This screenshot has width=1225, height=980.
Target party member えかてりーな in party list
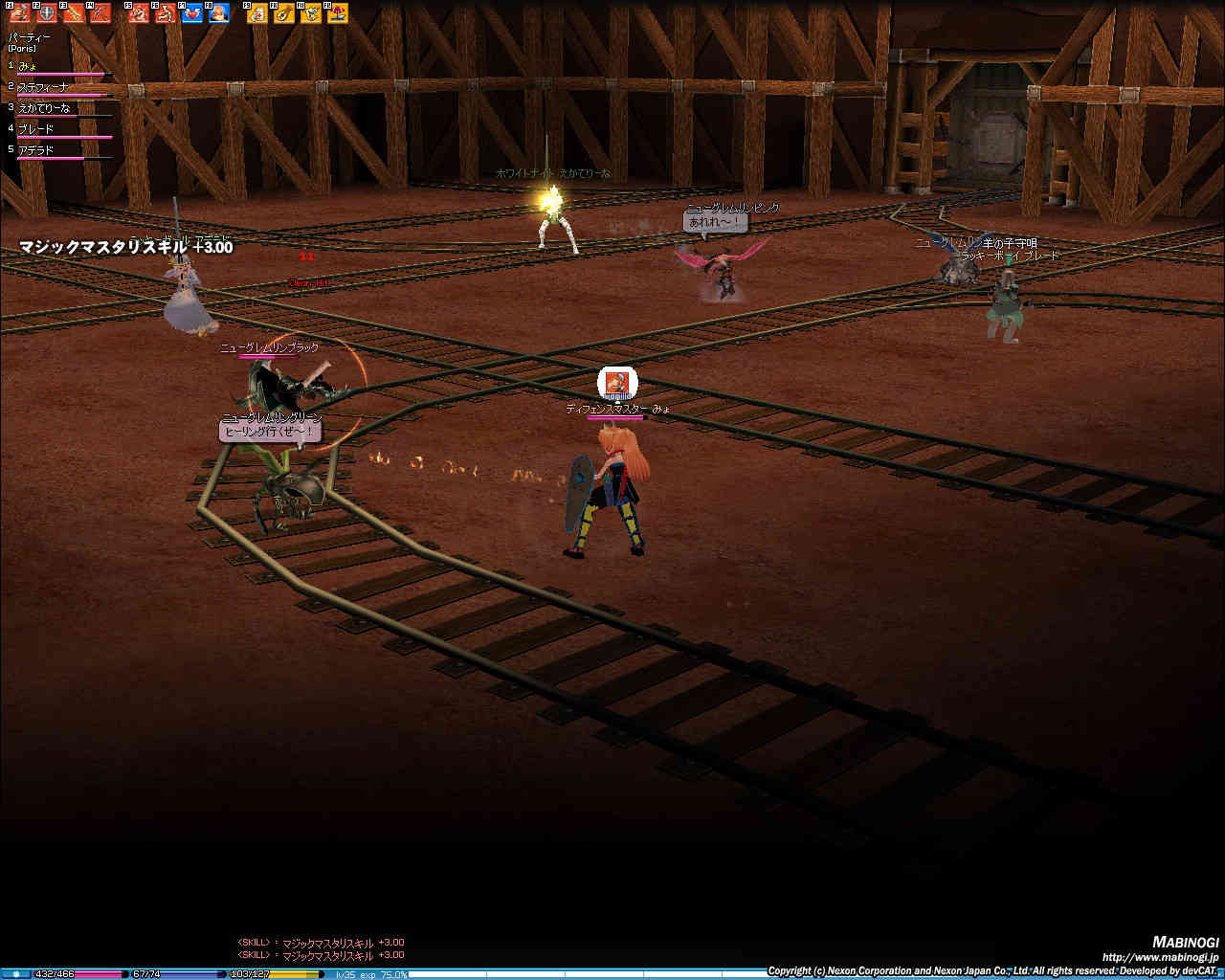coord(44,108)
